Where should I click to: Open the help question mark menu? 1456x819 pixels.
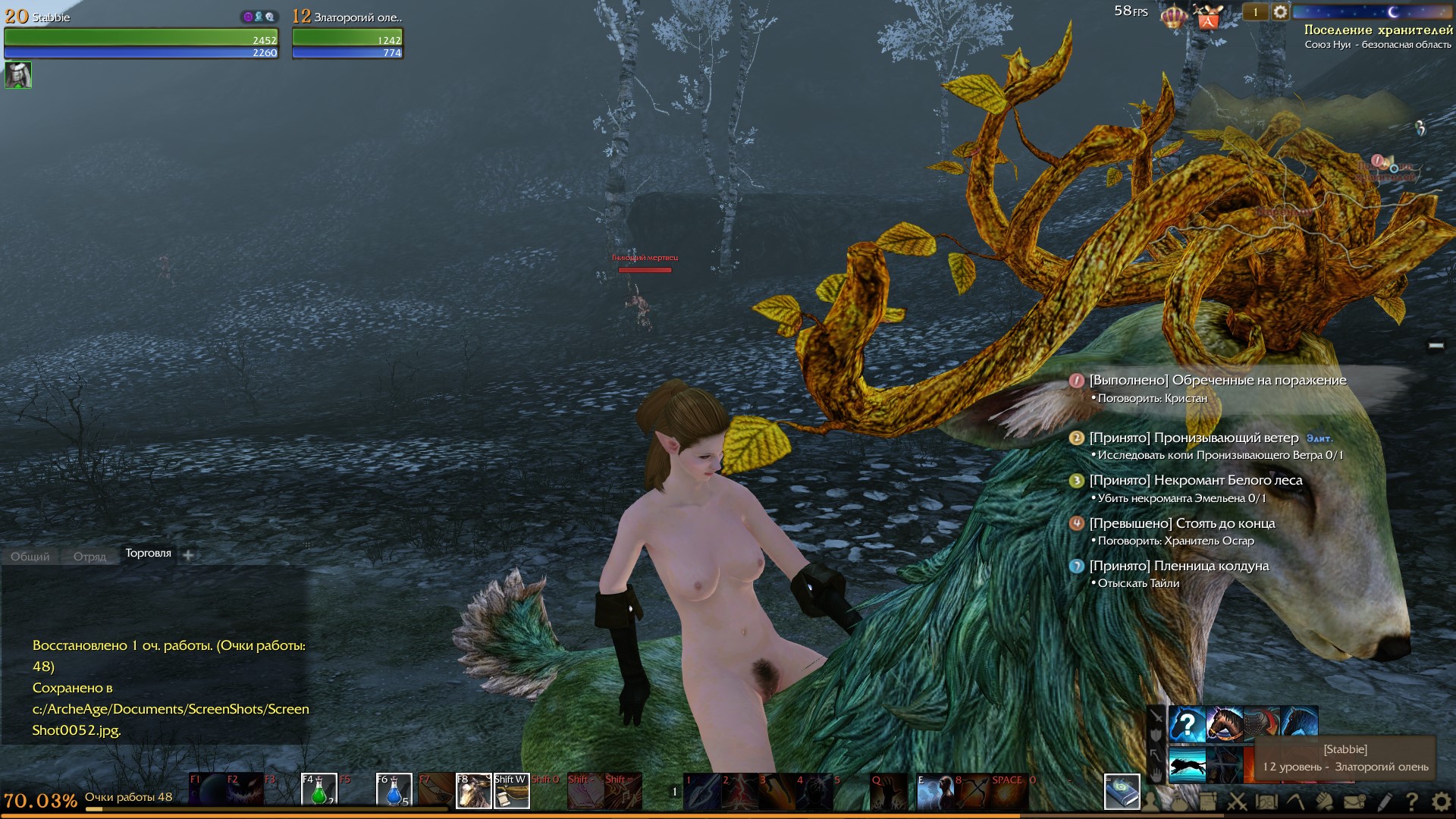click(x=1412, y=801)
